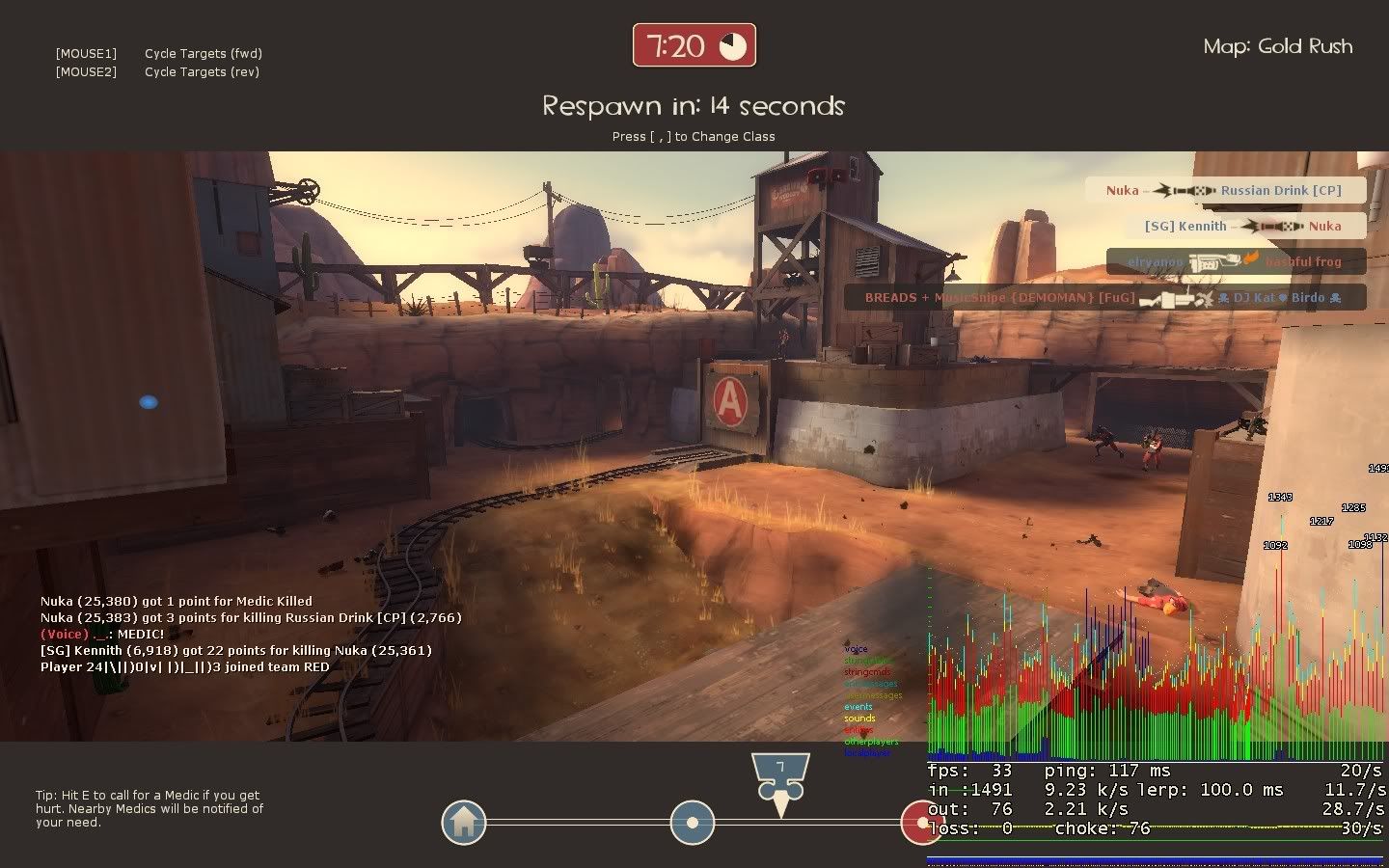Click the Respawn in 14 seconds banner

click(x=694, y=106)
